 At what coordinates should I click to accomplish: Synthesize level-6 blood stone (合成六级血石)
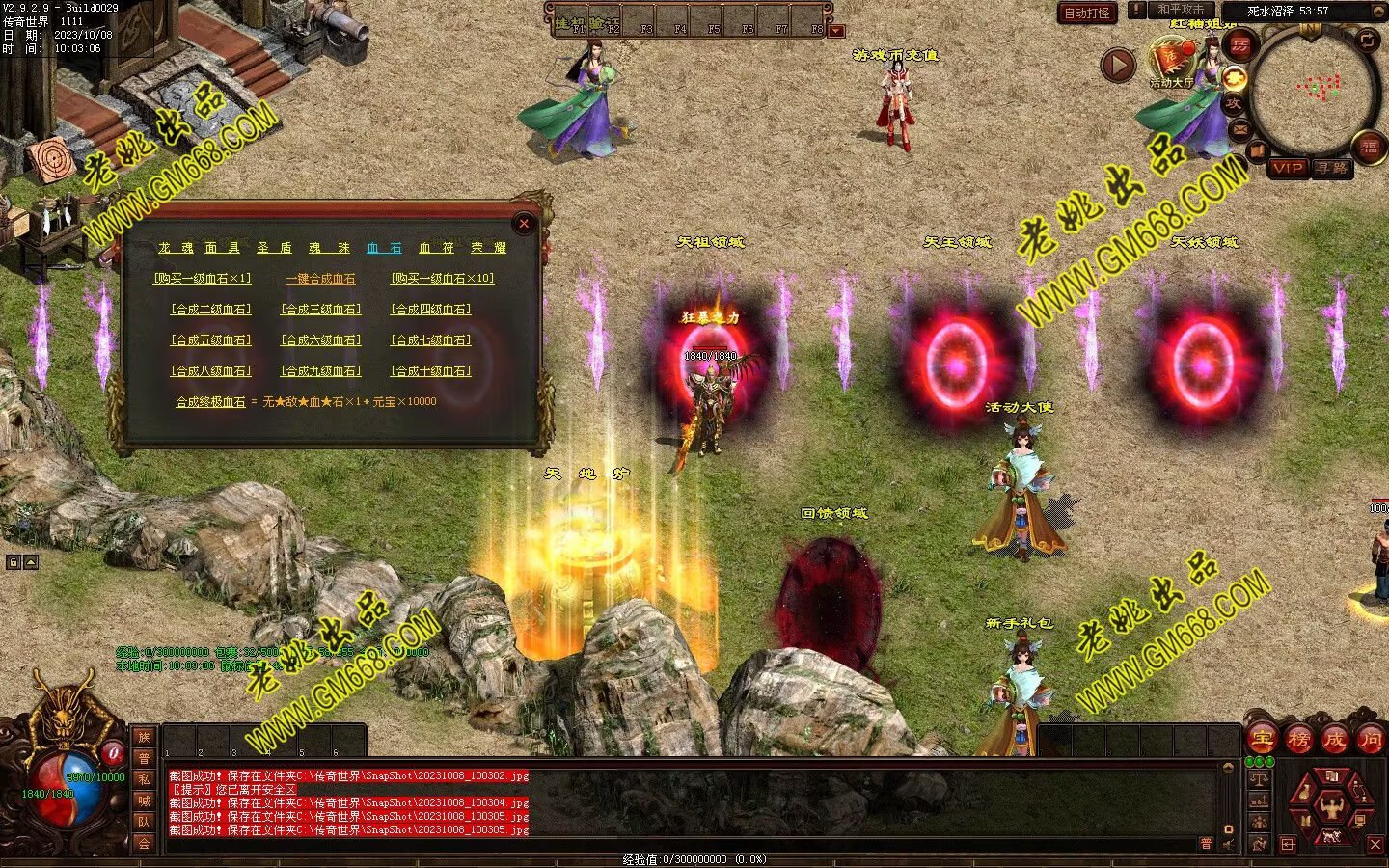coord(320,340)
